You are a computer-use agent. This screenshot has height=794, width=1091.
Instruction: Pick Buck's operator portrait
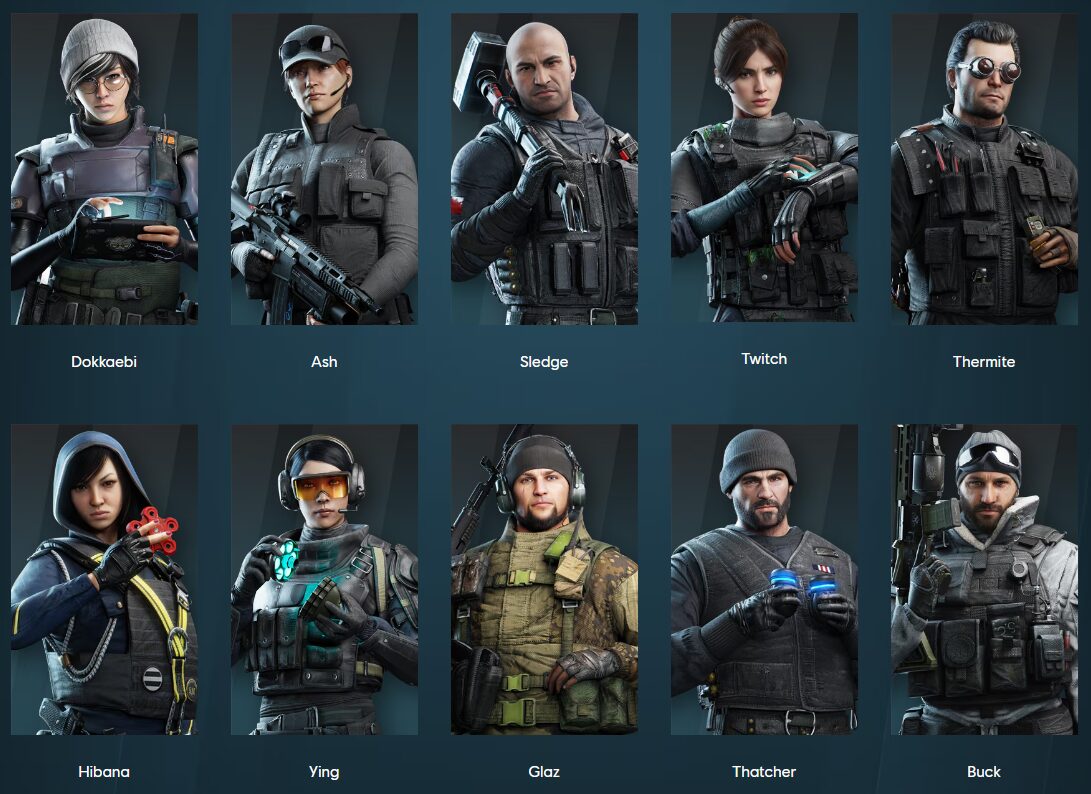click(984, 580)
